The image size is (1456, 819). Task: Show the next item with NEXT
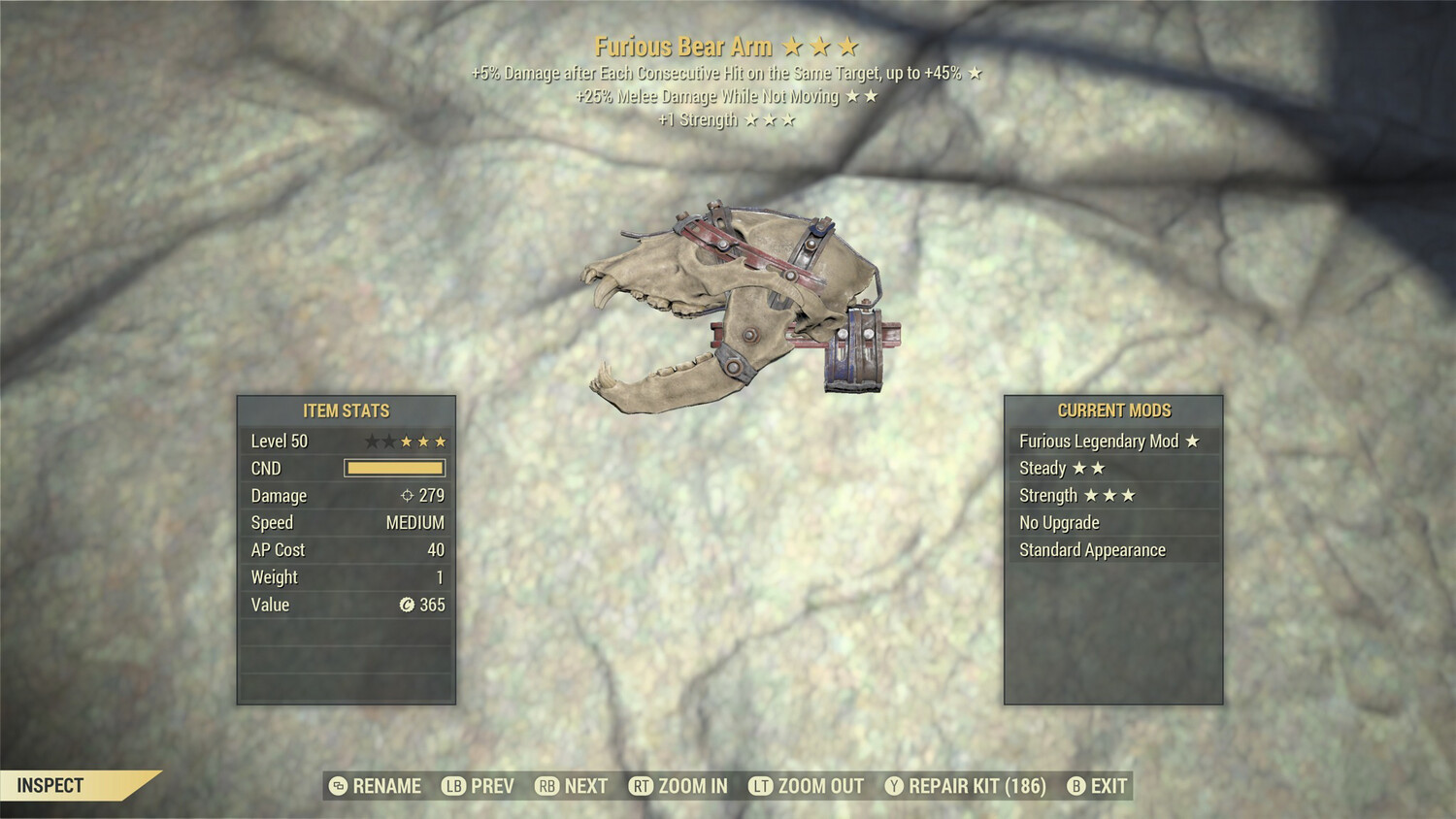(x=572, y=786)
